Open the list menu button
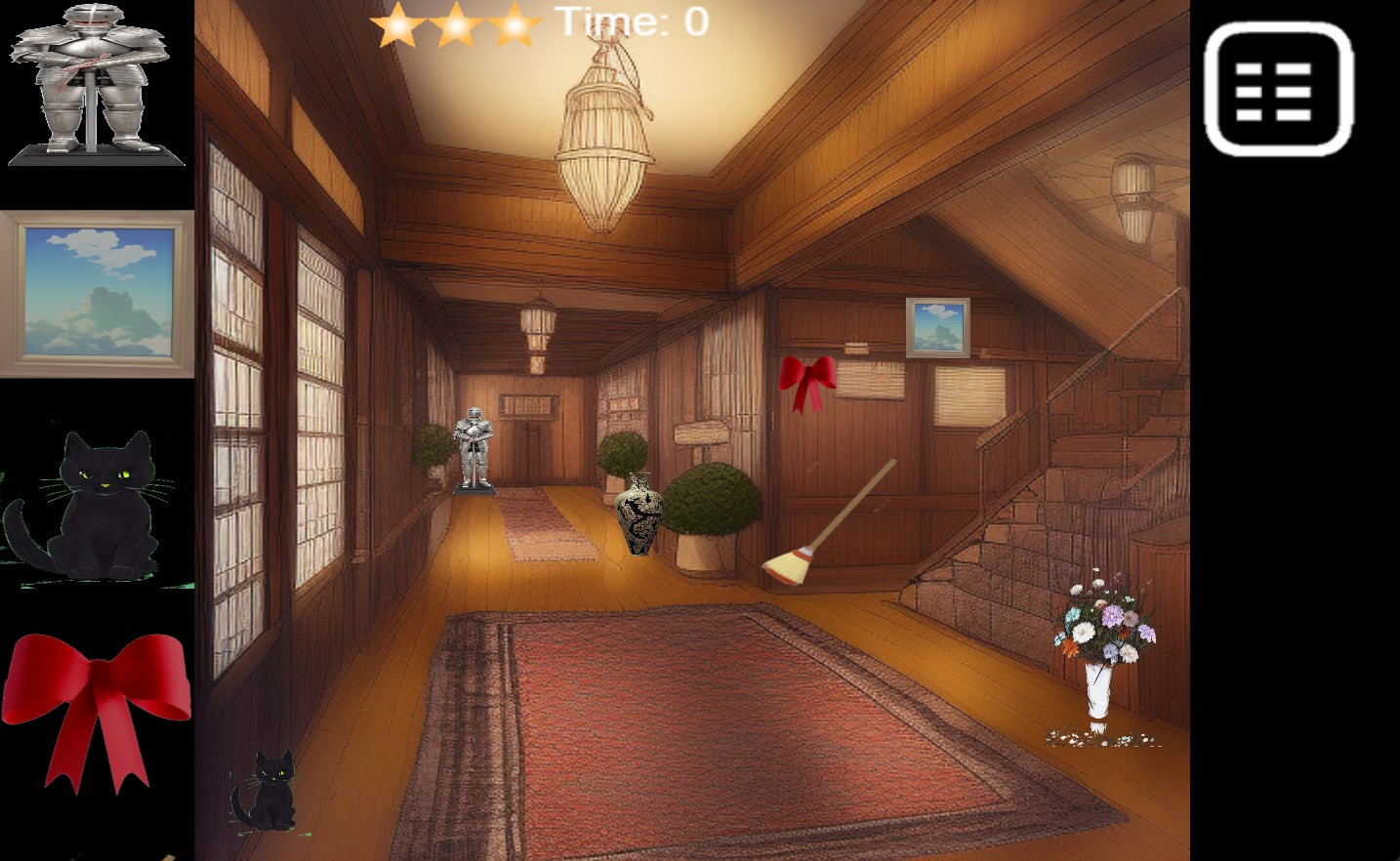Viewport: 1400px width, 861px height. pyautogui.click(x=1278, y=90)
